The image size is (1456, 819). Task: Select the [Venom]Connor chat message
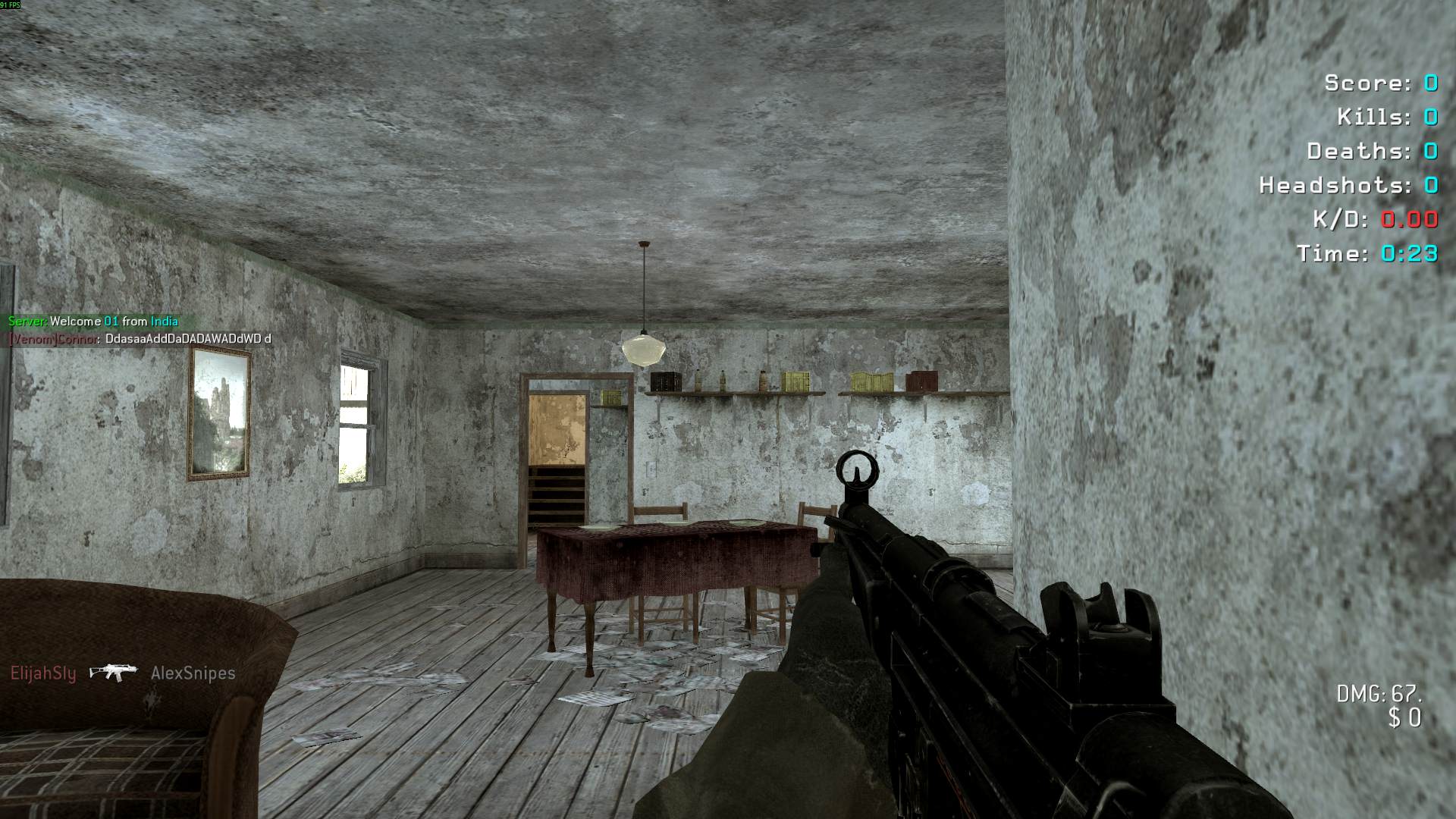140,339
